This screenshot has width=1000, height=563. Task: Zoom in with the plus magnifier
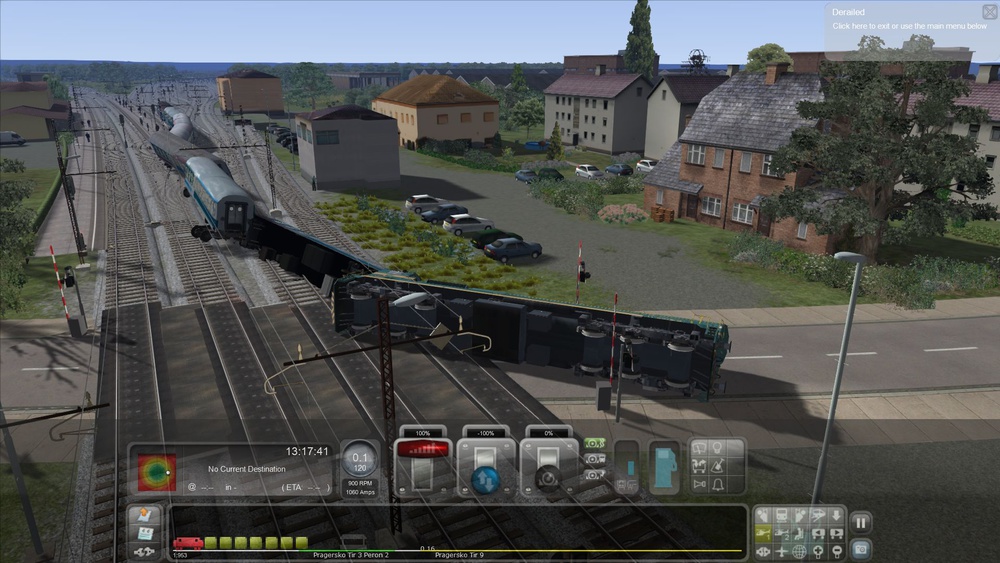tap(817, 551)
